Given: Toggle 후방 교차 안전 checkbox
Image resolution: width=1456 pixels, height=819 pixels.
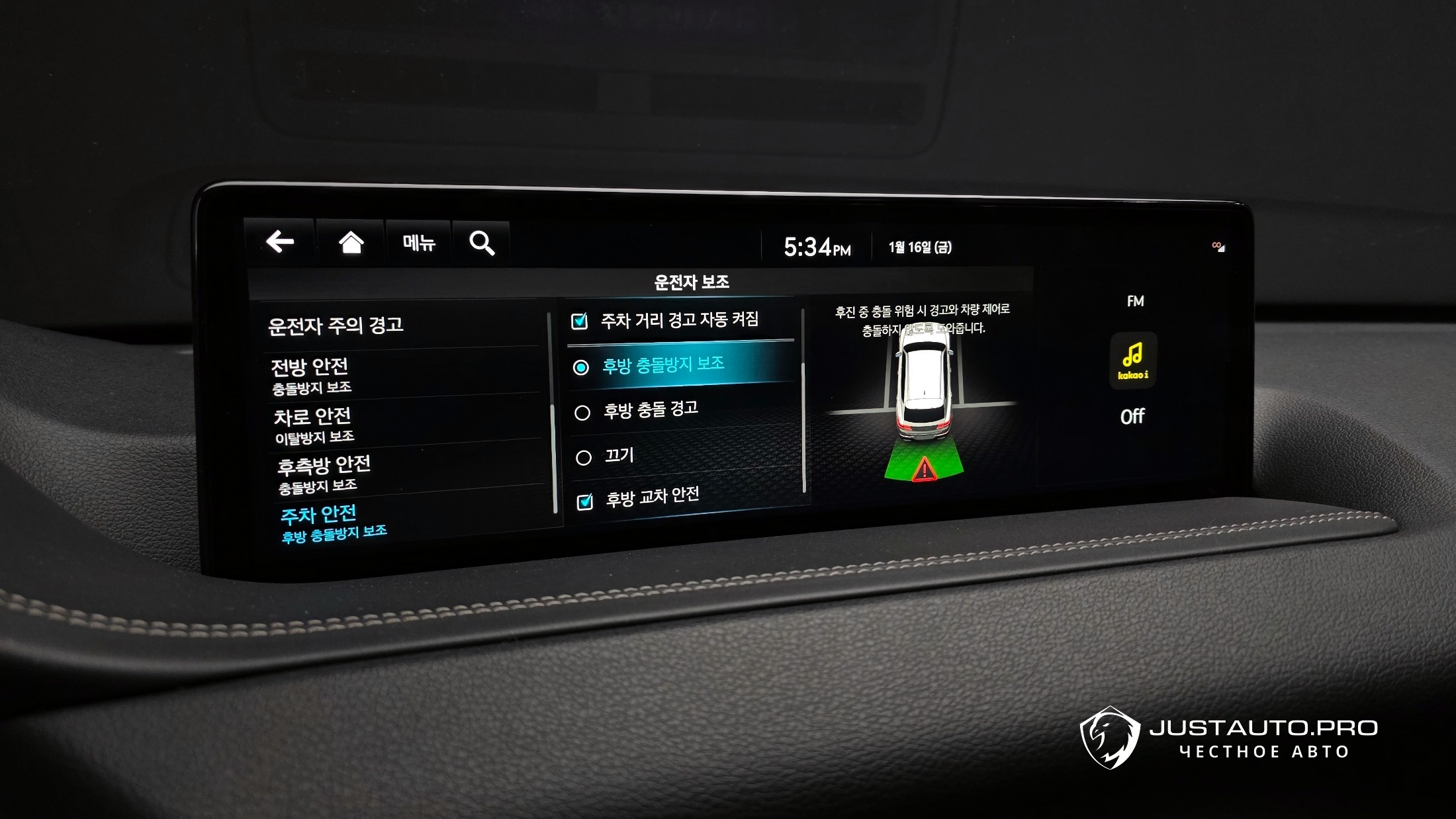Looking at the screenshot, I should pos(585,502).
